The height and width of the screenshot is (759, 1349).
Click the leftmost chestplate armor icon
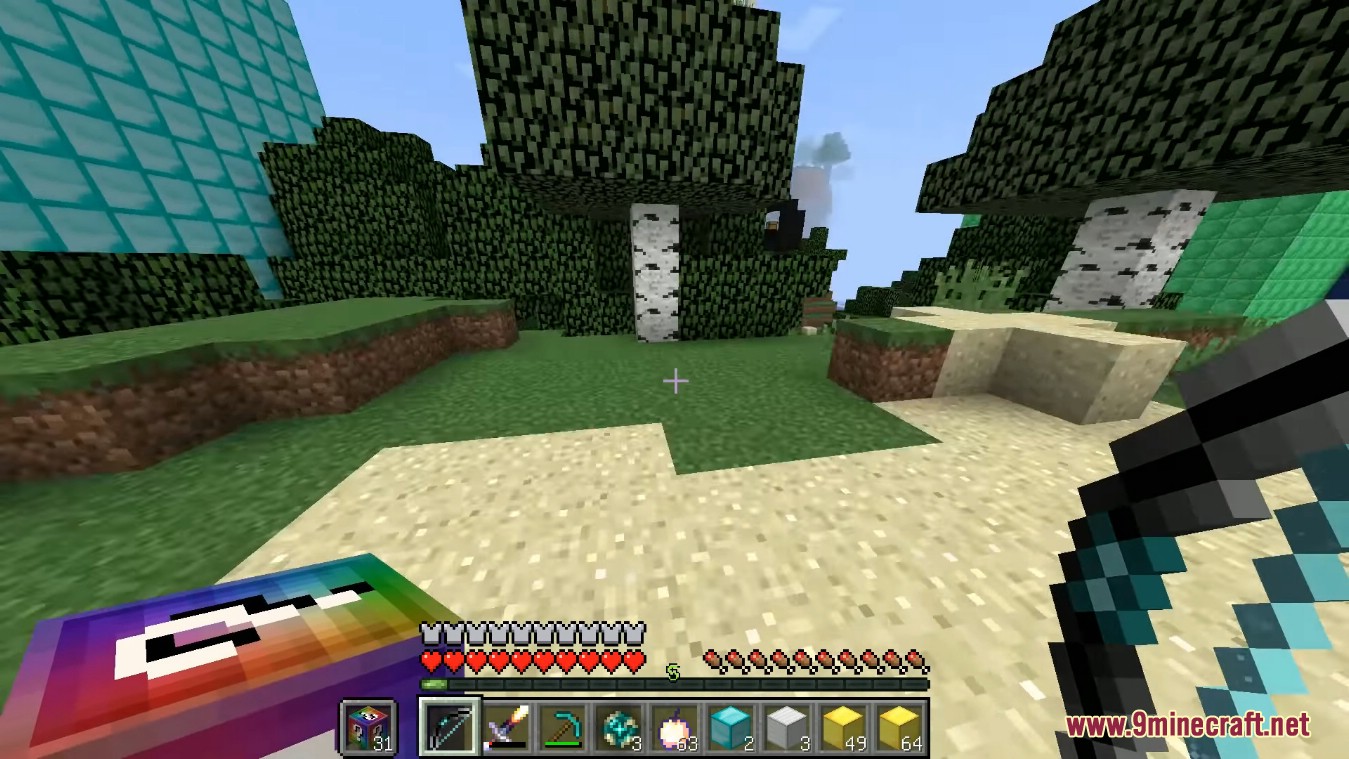click(430, 633)
